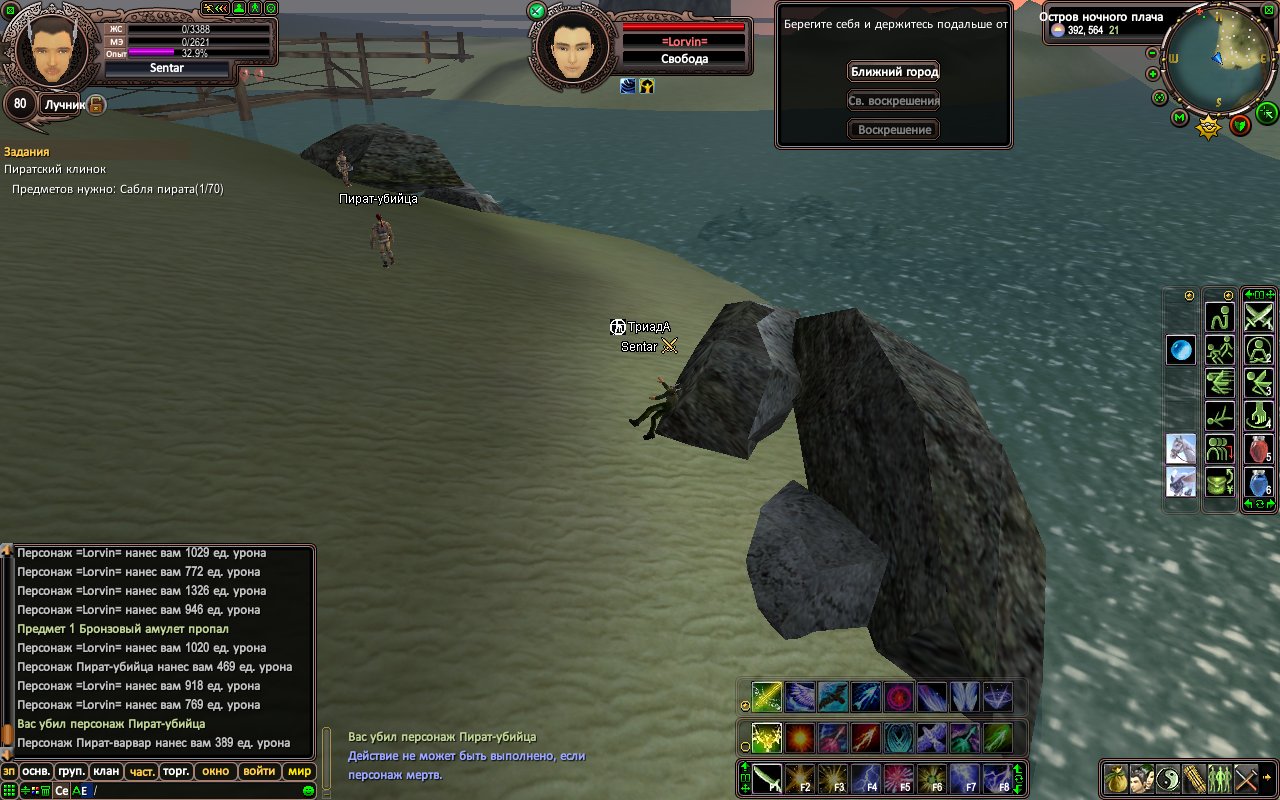The height and width of the screenshot is (800, 1280).
Task: Use the blue mana potion in slot 6
Action: pos(1257,482)
